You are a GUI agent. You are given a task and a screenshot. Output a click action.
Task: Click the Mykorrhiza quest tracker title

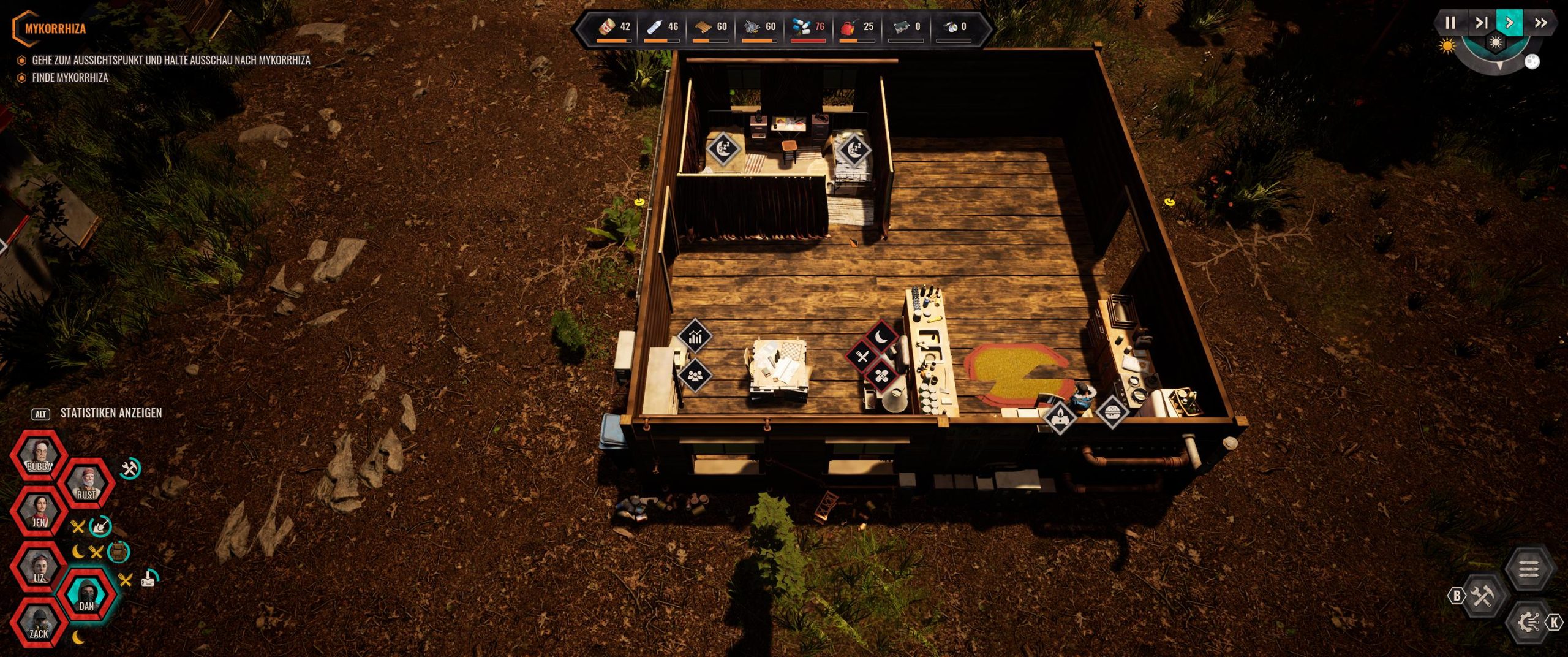55,28
